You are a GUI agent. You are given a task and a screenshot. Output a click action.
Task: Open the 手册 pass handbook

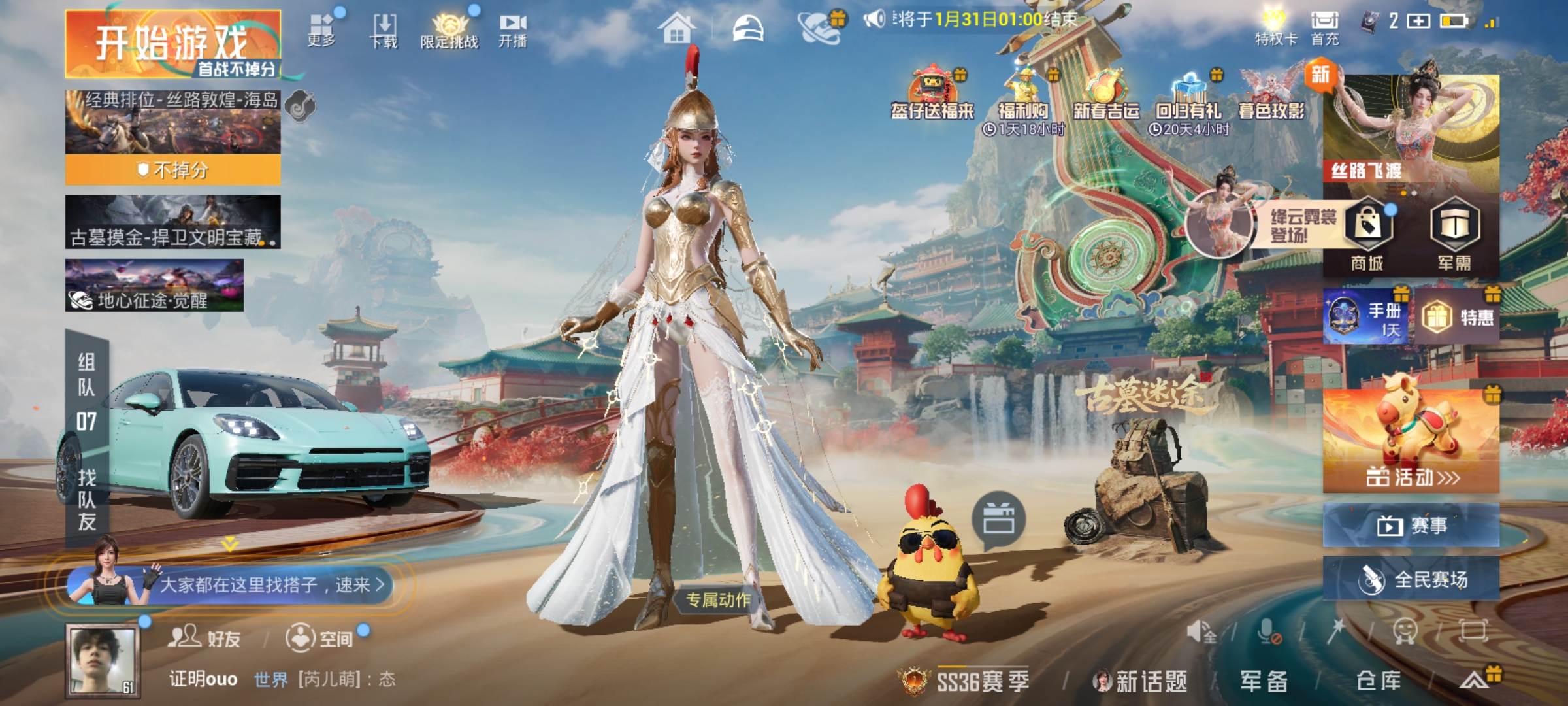pos(1366,318)
